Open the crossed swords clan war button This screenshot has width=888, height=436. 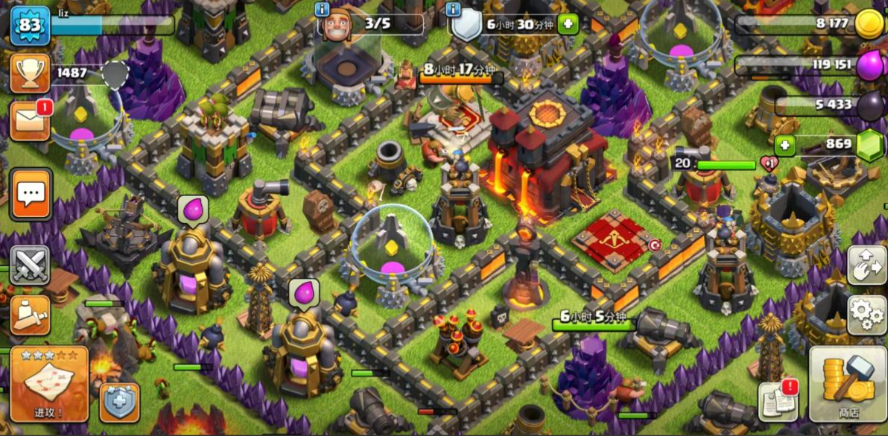pyautogui.click(x=30, y=265)
